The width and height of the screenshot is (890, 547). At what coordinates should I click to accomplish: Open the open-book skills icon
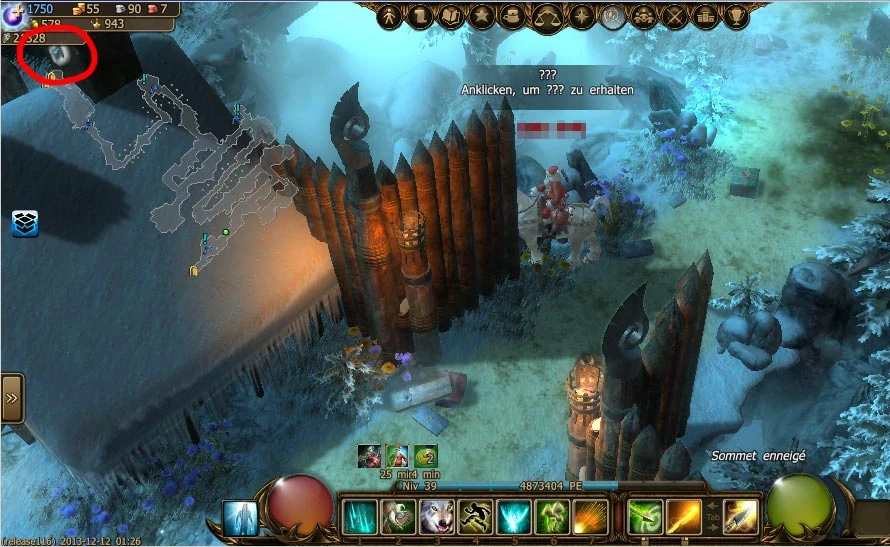[451, 17]
